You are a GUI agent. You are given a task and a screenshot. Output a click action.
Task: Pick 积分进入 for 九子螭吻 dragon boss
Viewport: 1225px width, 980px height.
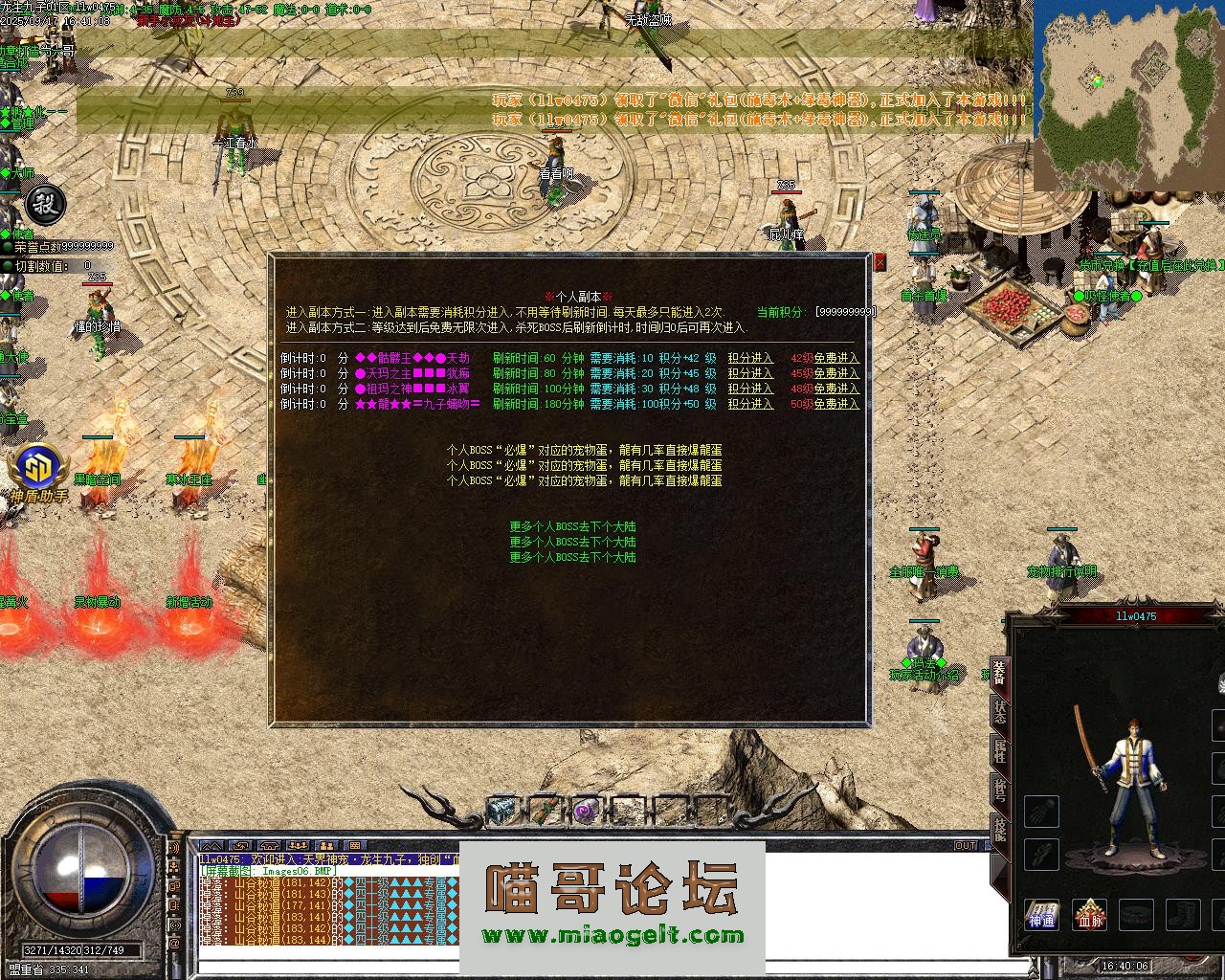(x=750, y=405)
